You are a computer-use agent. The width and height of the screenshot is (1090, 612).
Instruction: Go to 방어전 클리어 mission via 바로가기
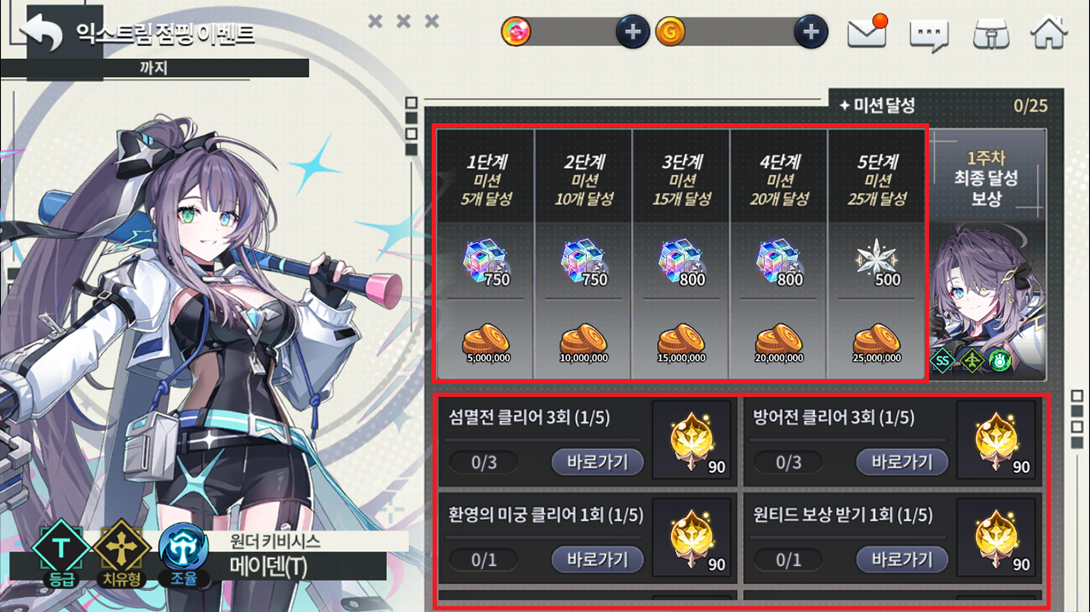(901, 462)
